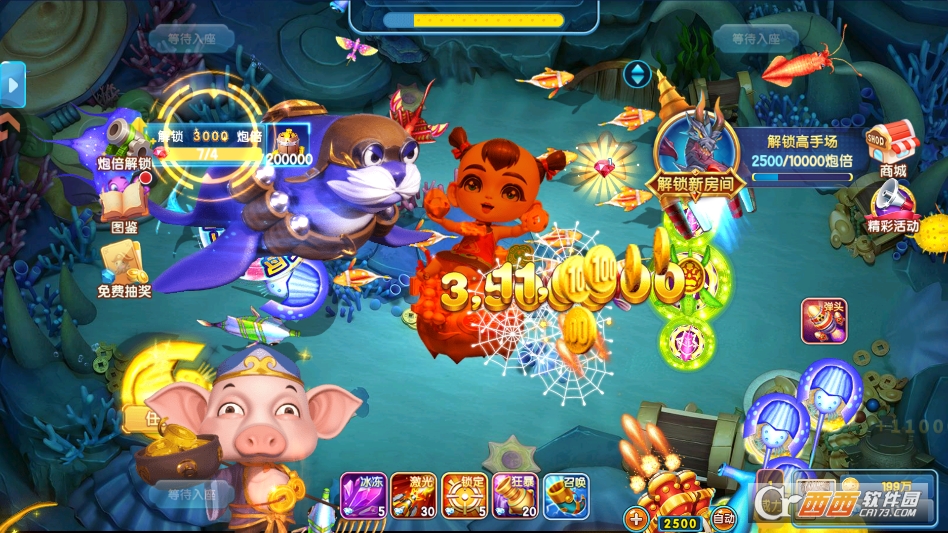Toggle 自动 auto-fire mode

pyautogui.click(x=723, y=519)
